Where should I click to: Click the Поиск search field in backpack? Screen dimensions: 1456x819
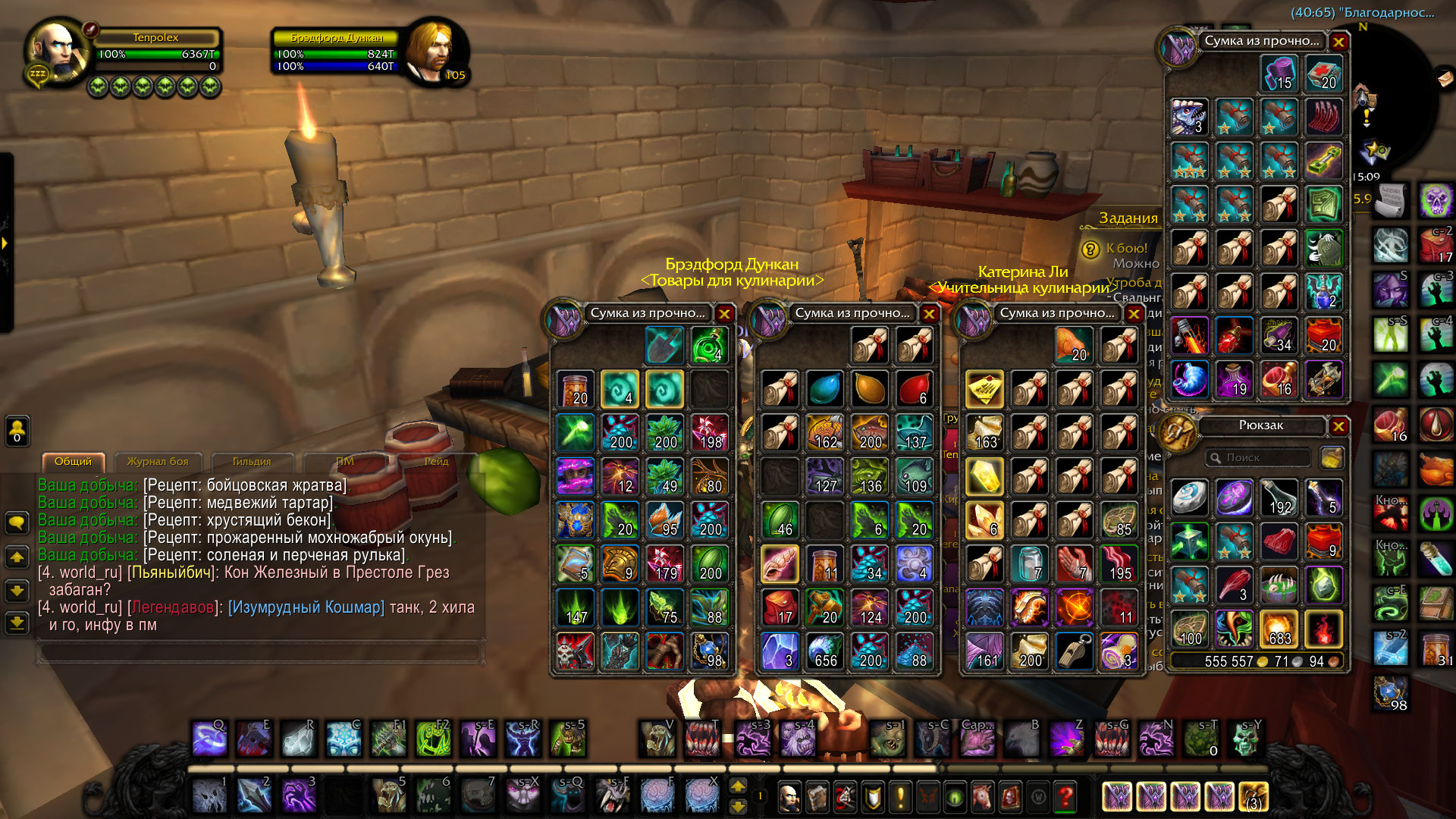(x=1259, y=458)
